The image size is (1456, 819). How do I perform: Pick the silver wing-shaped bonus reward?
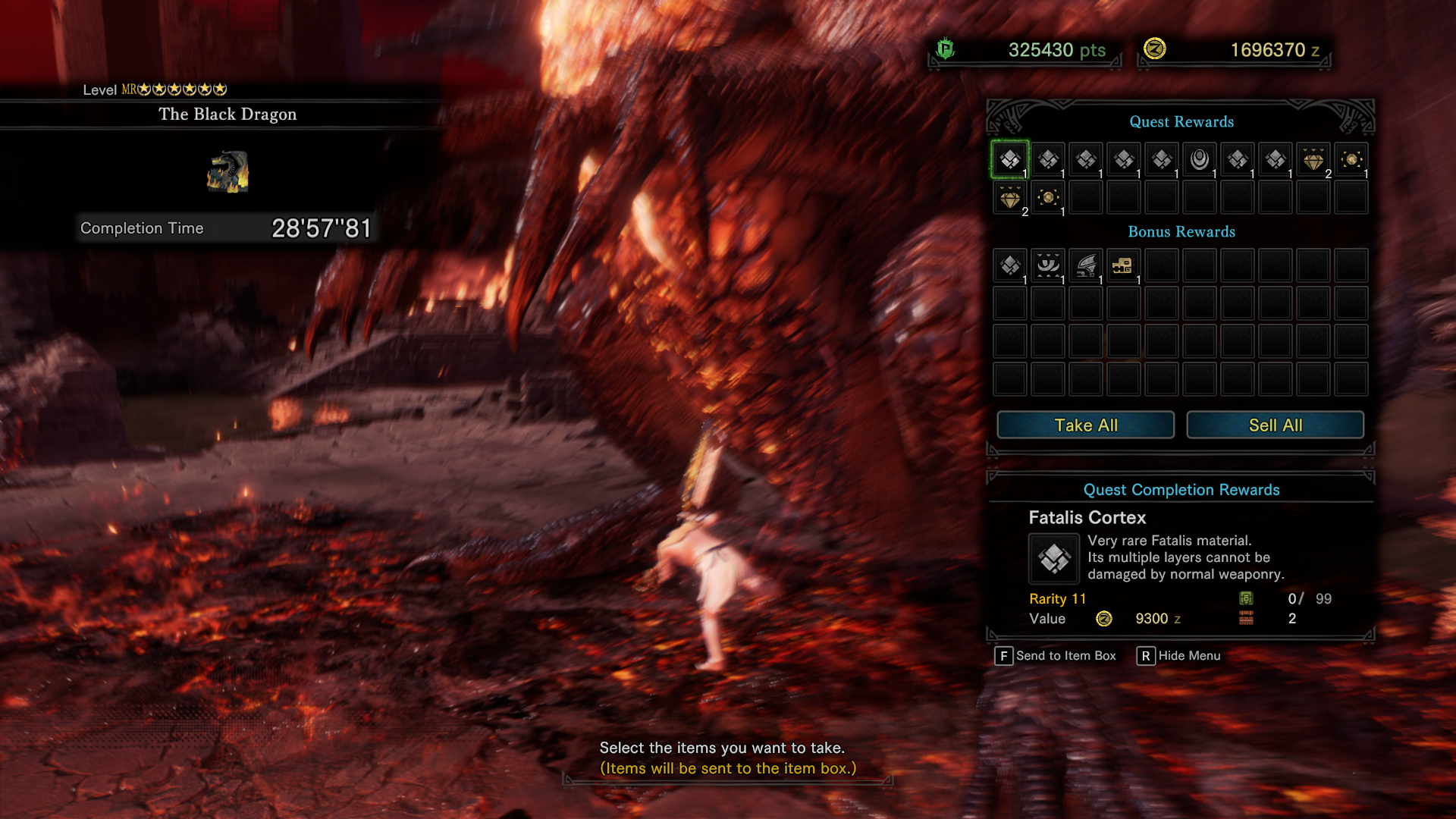click(1086, 265)
